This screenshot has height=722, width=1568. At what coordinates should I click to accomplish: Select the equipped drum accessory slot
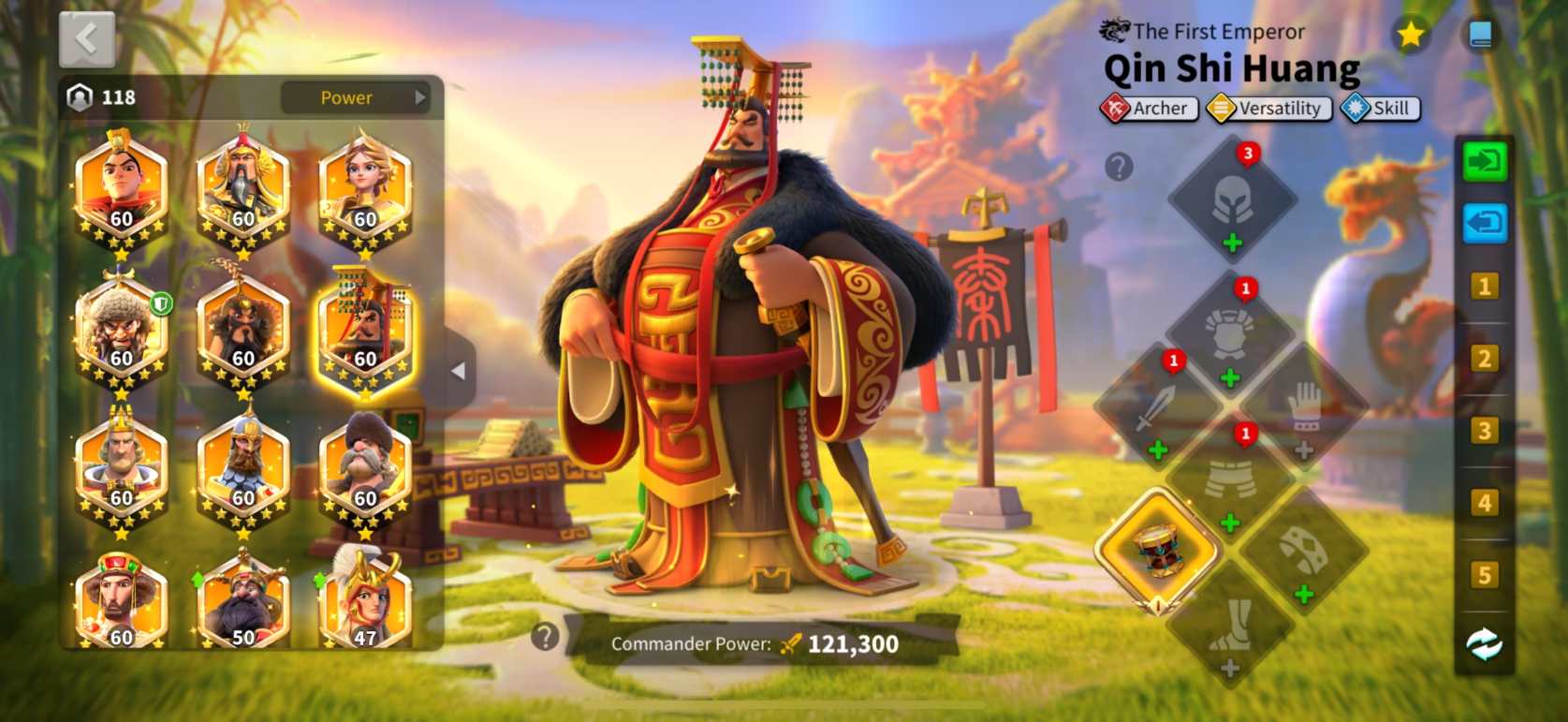point(1158,551)
